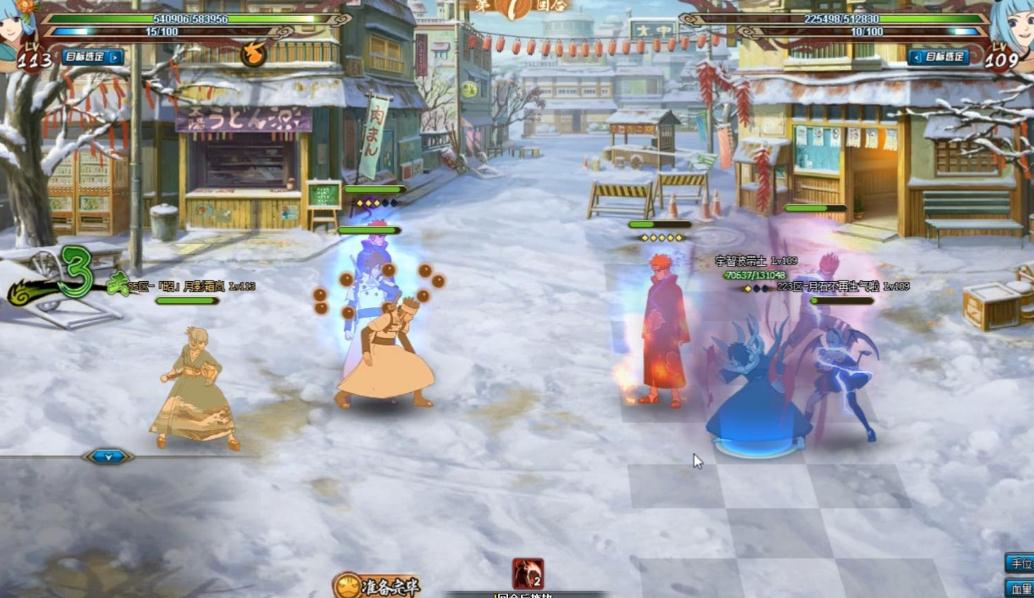Viewport: 1034px width, 598px height.
Task: Click the left player's blue-haired avatar portrait
Action: point(16,24)
